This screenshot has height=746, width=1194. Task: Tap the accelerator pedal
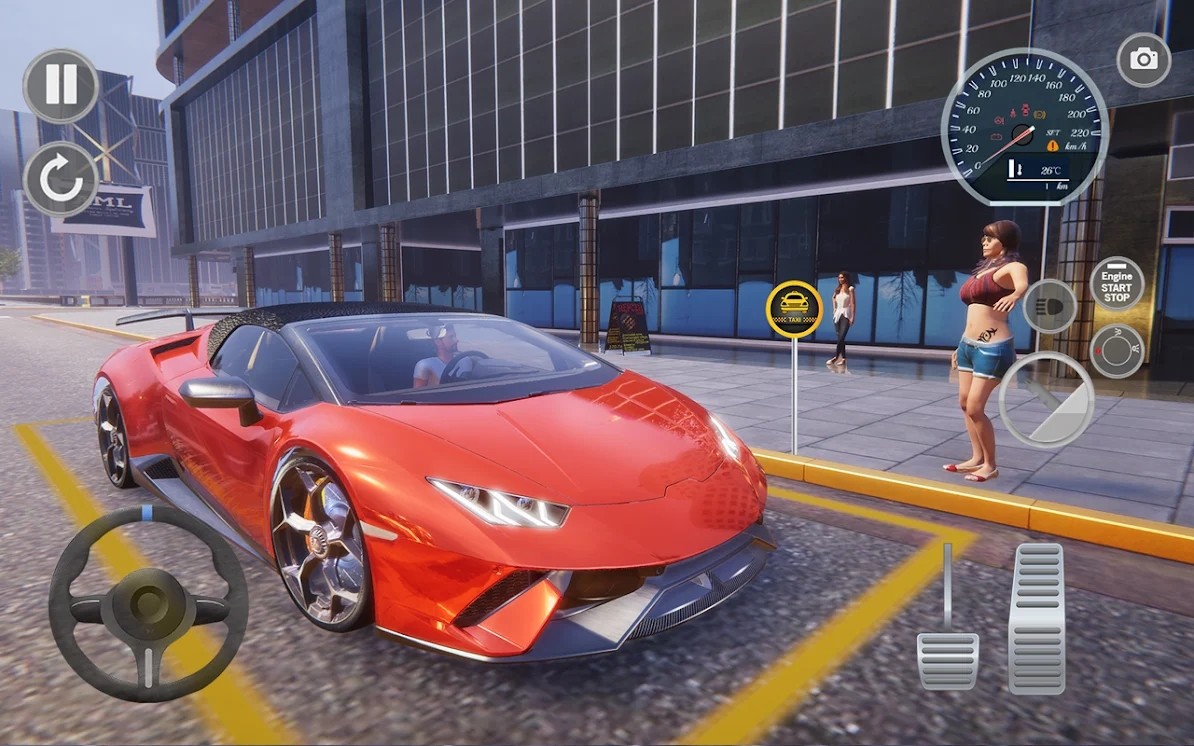pos(1036,617)
